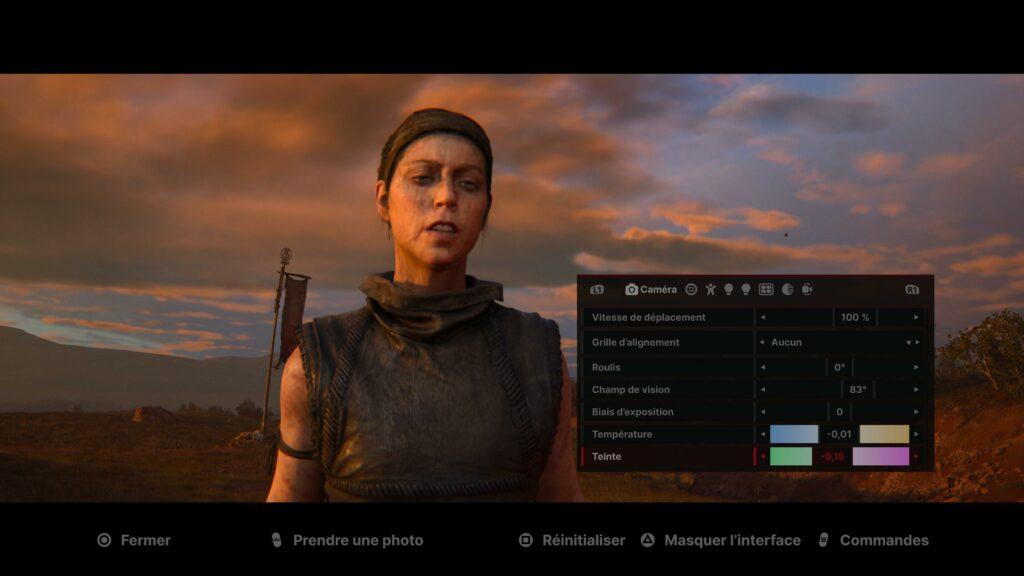Open the circular lens icon tab

691,289
